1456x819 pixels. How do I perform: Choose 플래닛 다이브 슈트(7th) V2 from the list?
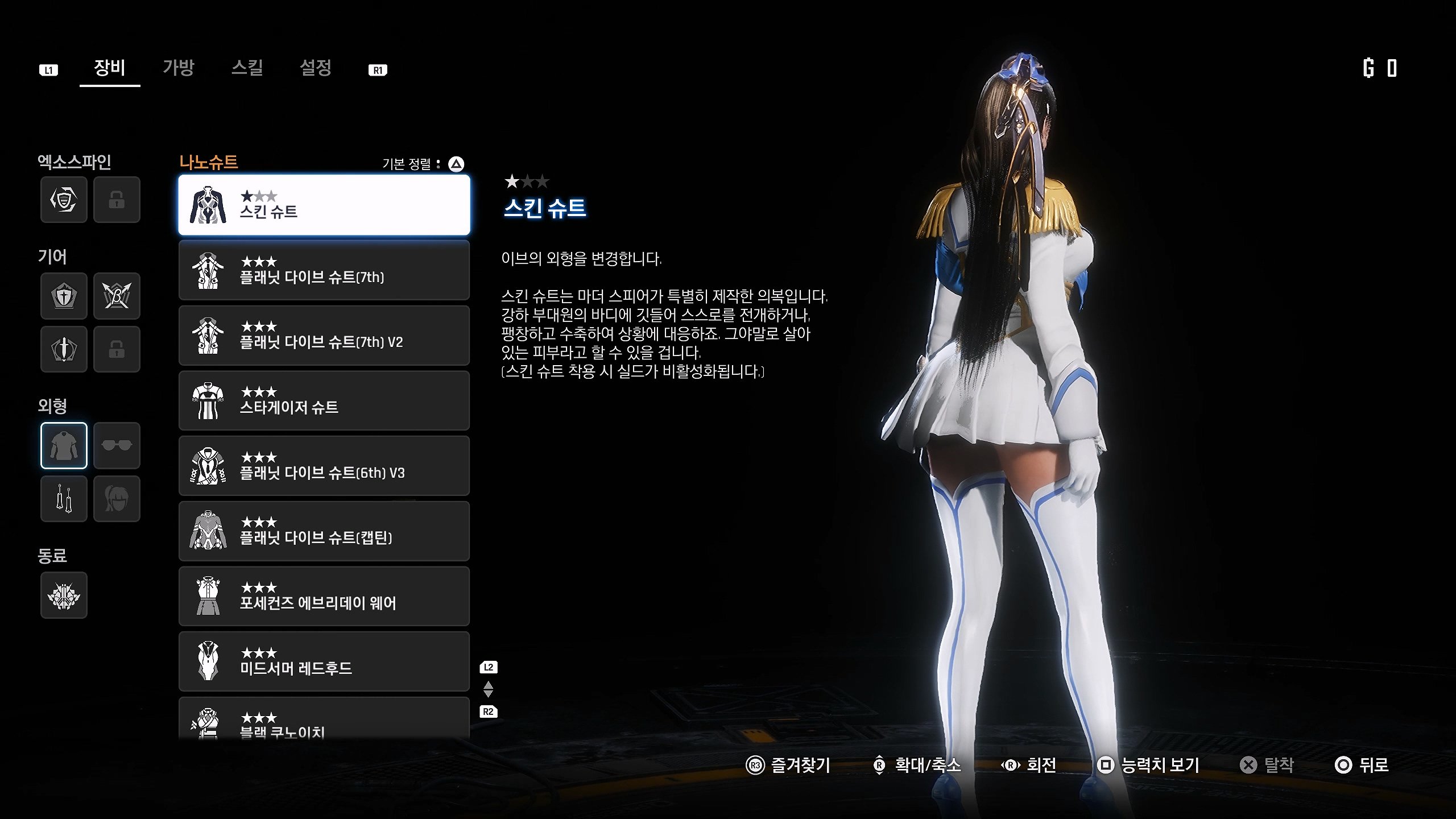pyautogui.click(x=324, y=336)
